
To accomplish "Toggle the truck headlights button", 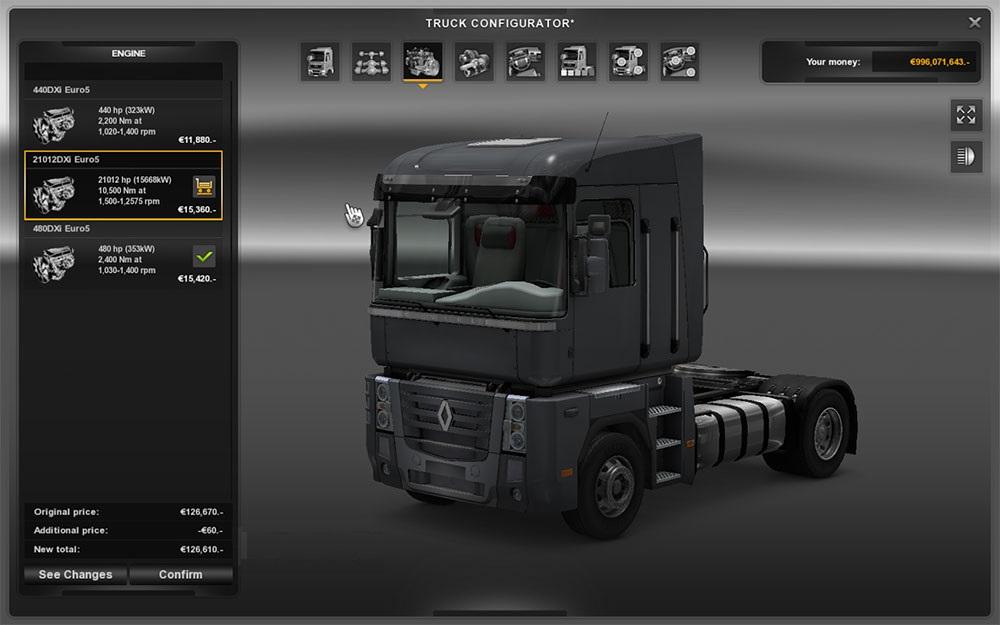I will click(x=966, y=157).
